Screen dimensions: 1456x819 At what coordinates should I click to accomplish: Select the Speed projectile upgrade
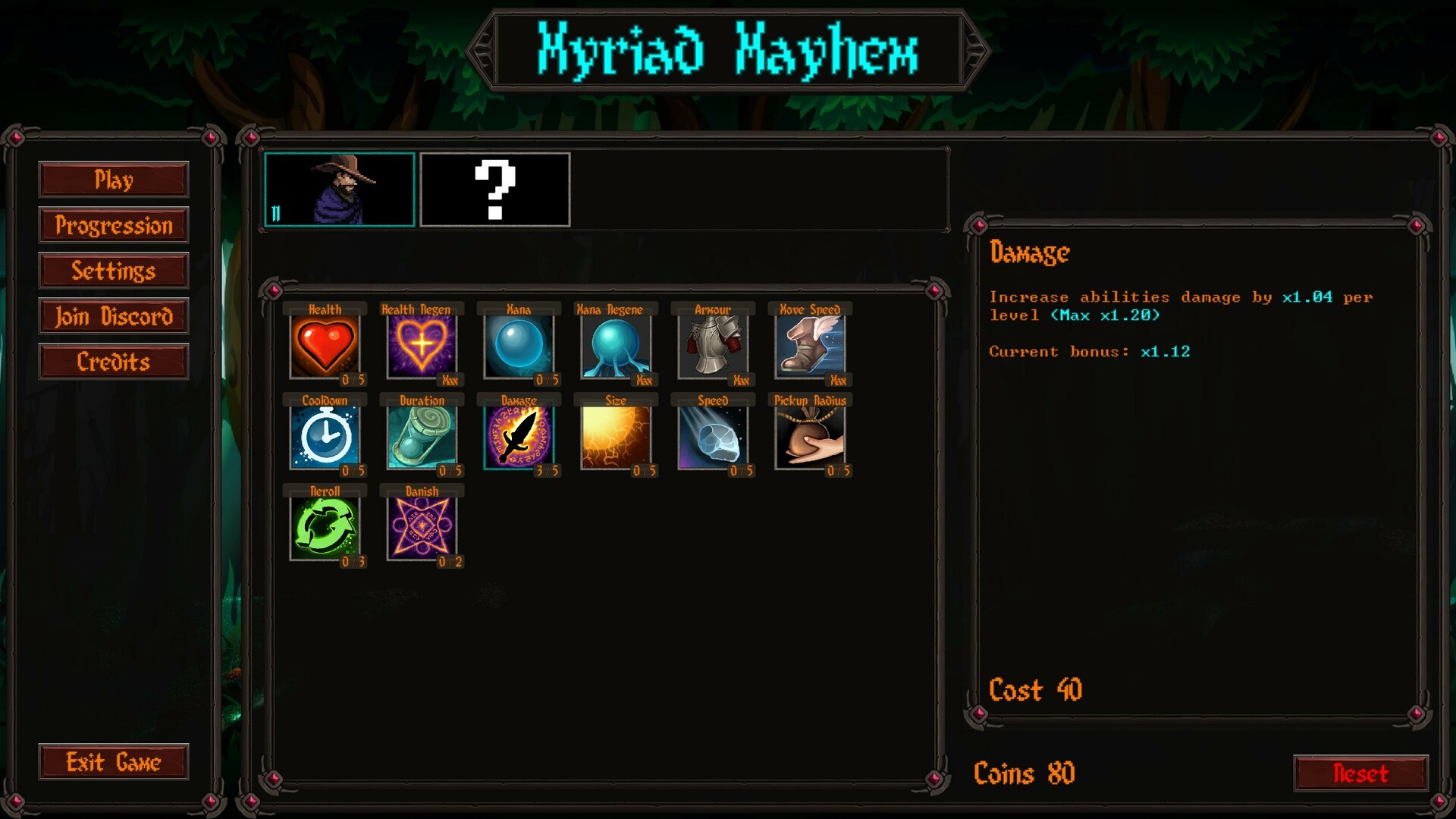[x=714, y=438]
